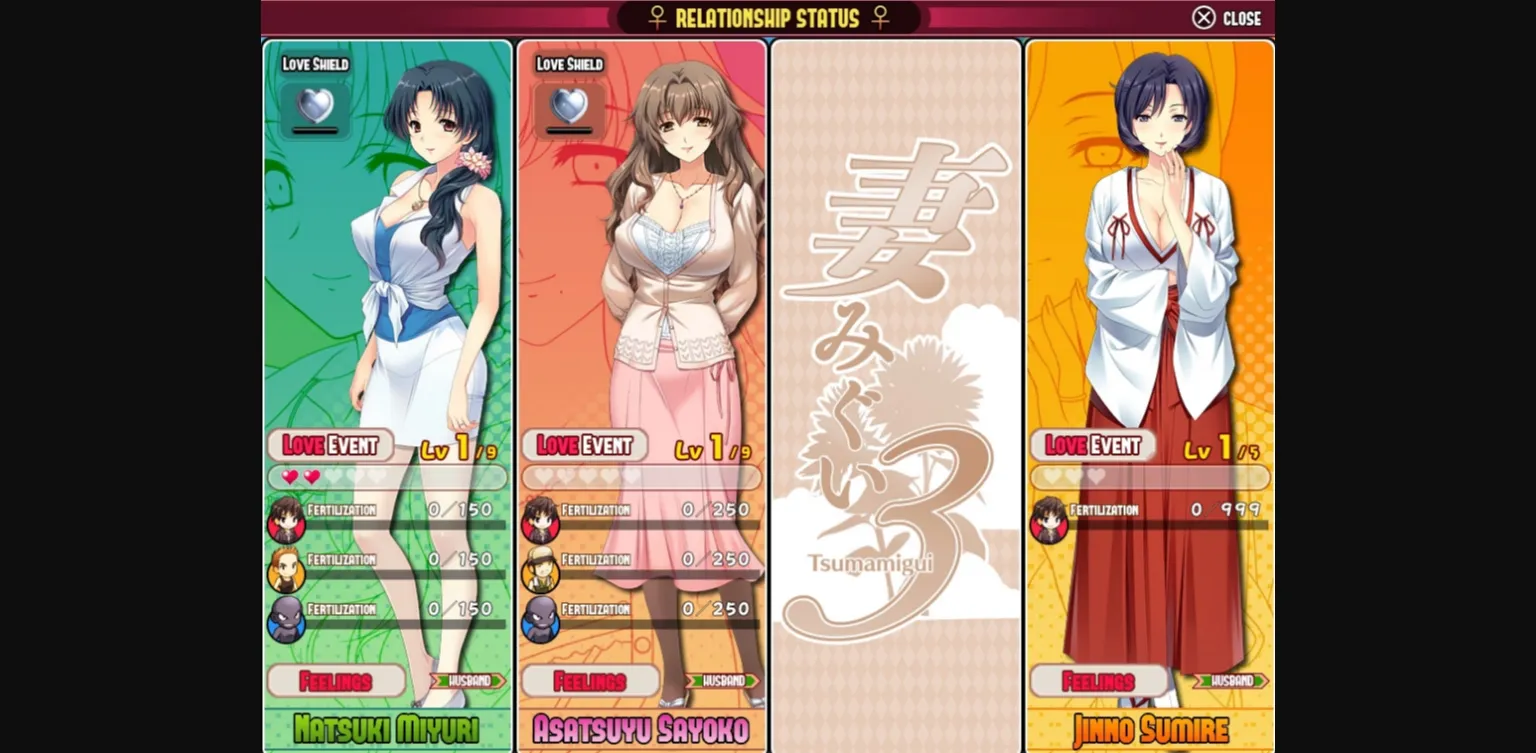The image size is (1536, 753).
Task: Open Jinno Sumire's Feelings panel
Action: click(x=1096, y=681)
